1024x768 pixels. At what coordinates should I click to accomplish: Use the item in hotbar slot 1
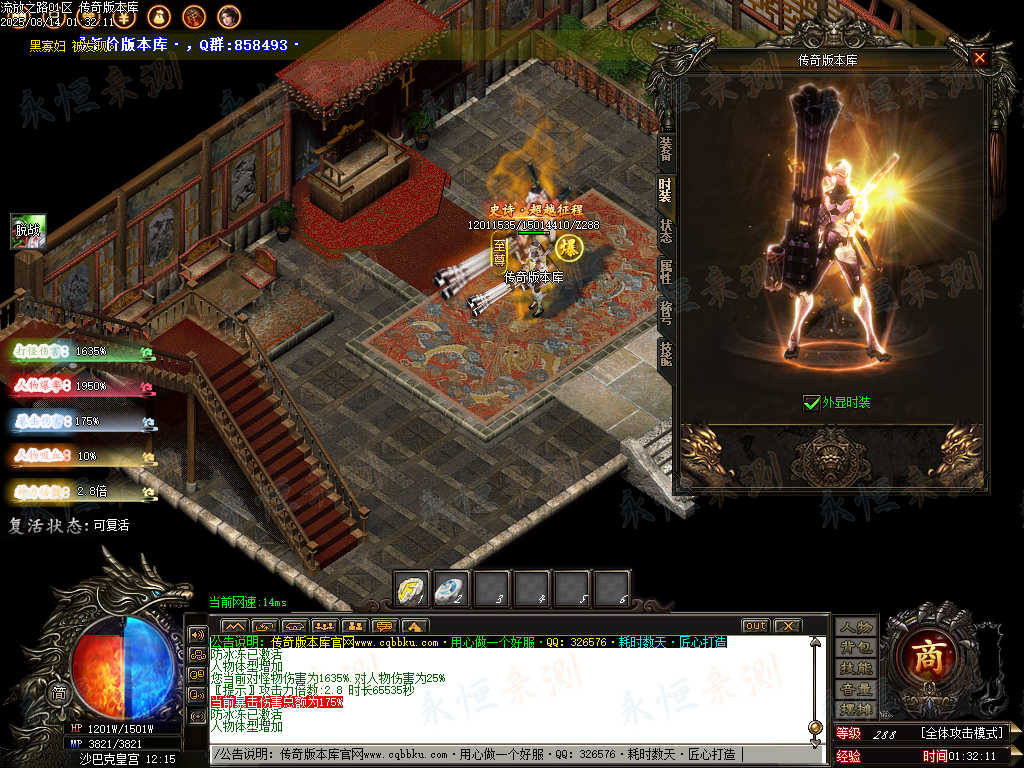tap(413, 589)
